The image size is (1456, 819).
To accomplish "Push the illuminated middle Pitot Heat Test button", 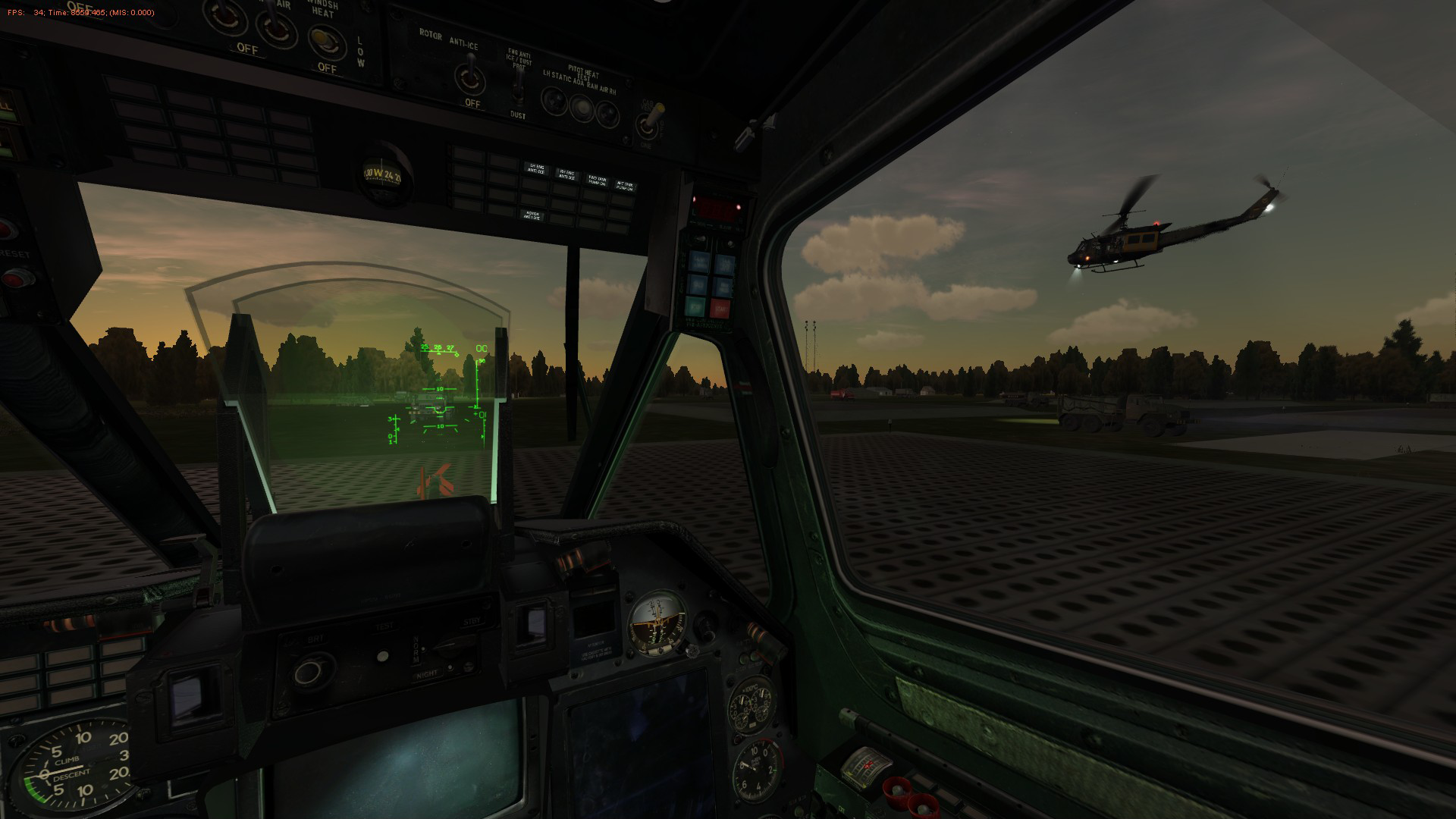I will pyautogui.click(x=581, y=109).
